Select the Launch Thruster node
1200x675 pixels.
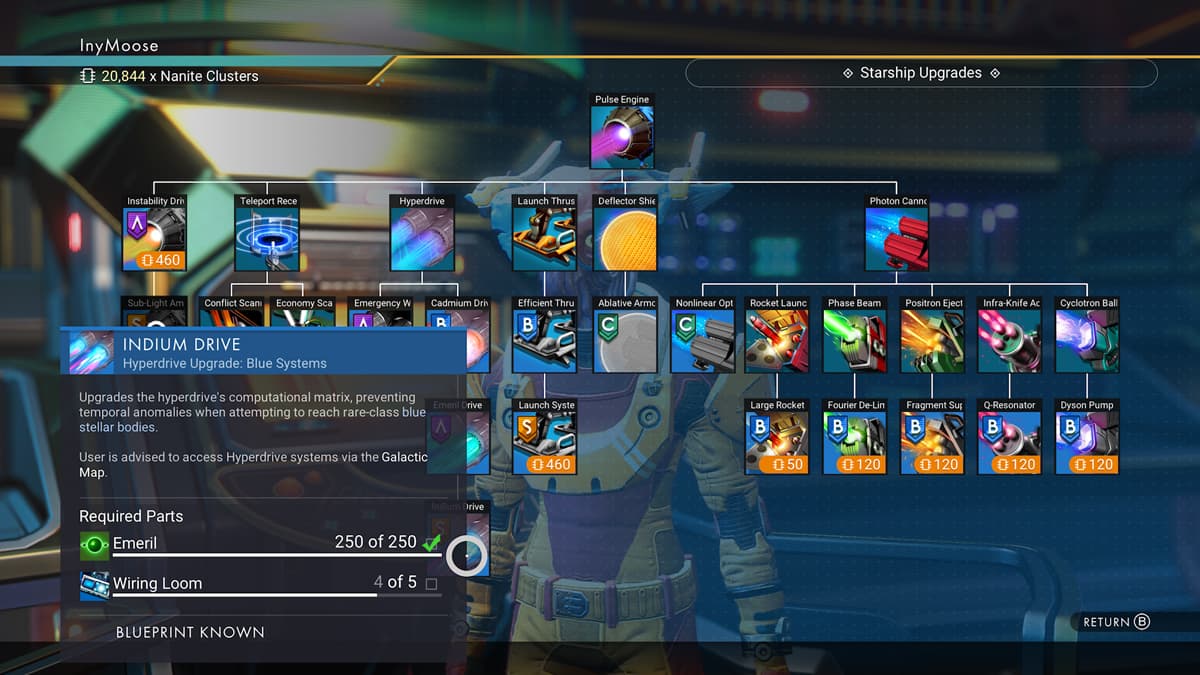(545, 239)
